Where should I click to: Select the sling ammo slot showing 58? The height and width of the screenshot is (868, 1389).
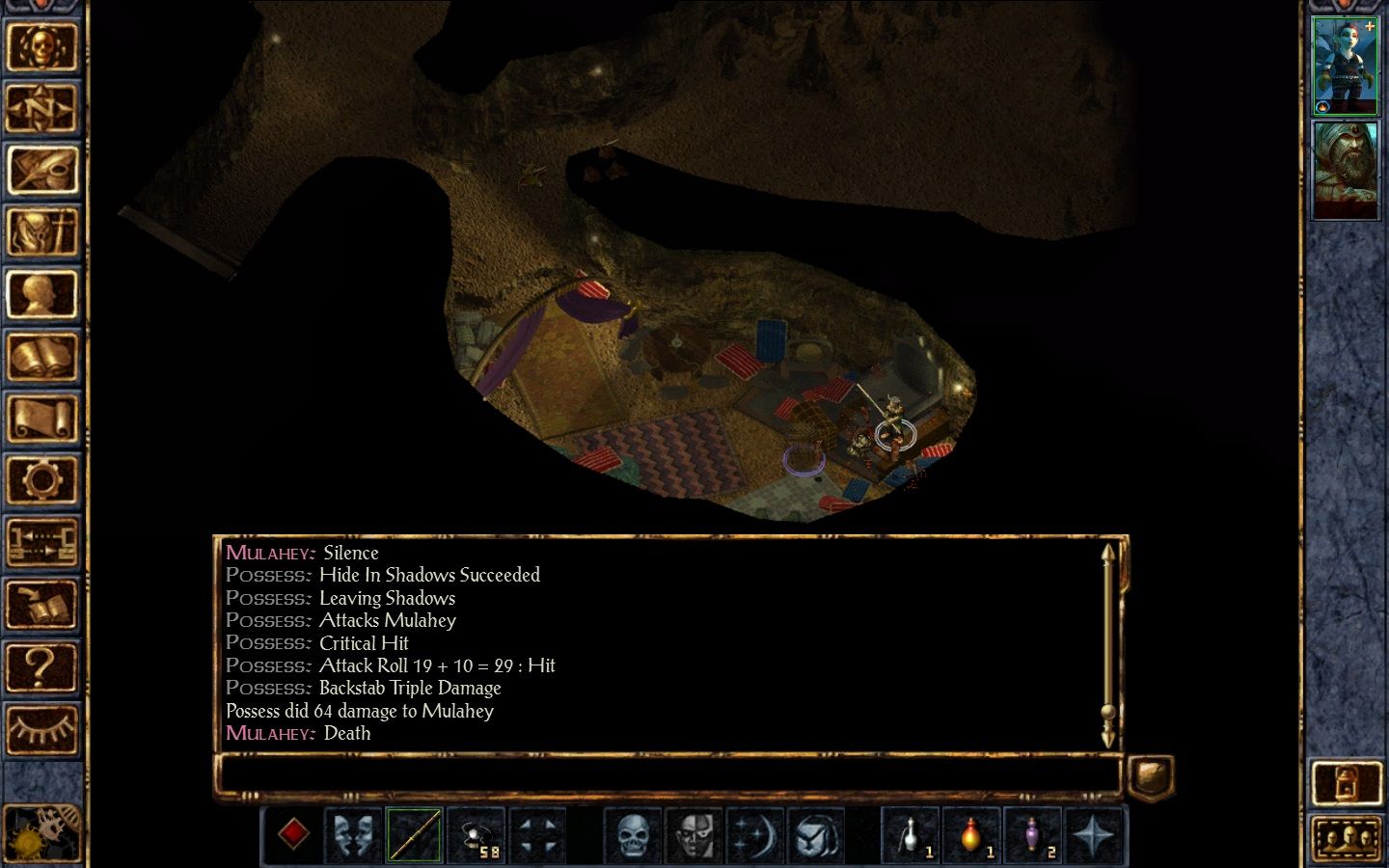click(x=477, y=835)
